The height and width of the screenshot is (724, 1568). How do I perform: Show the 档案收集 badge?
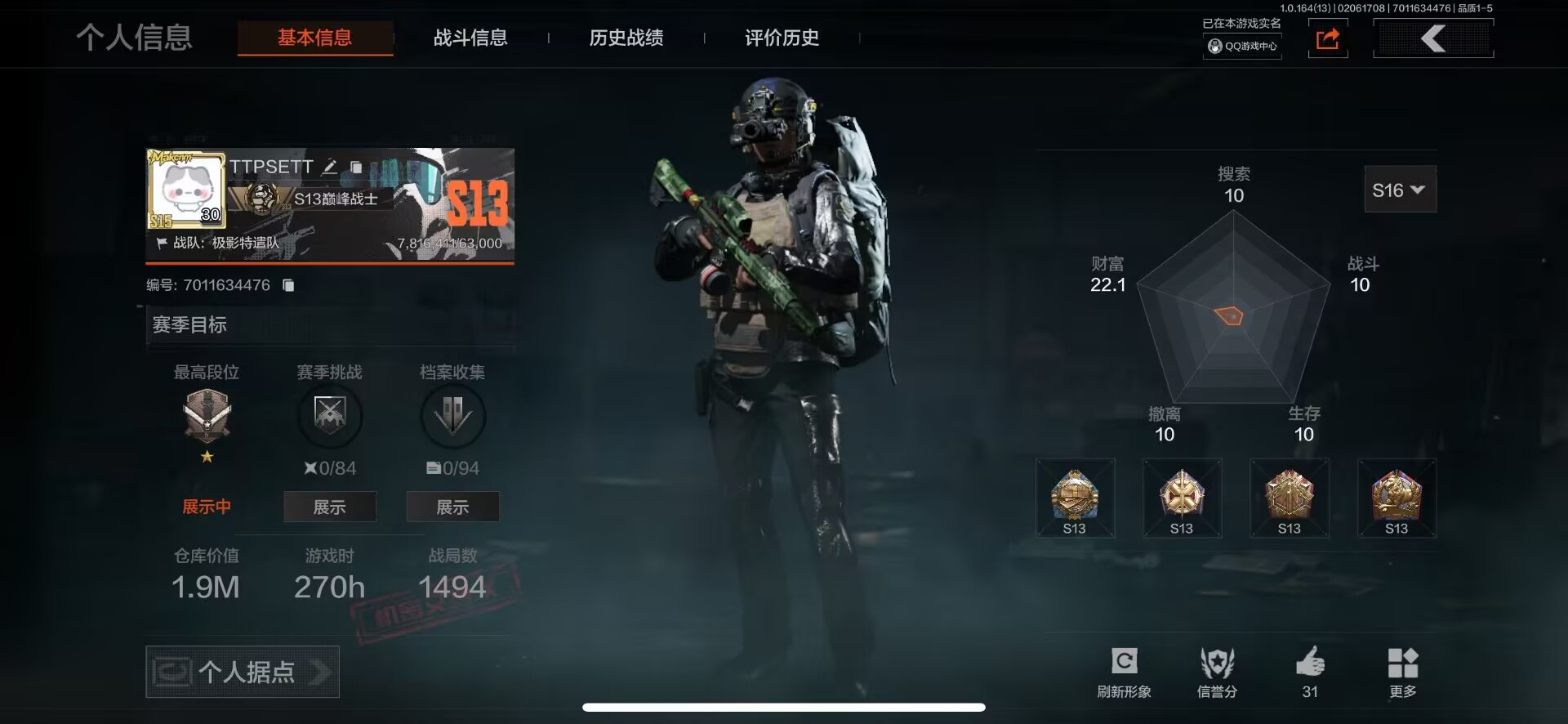[452, 507]
